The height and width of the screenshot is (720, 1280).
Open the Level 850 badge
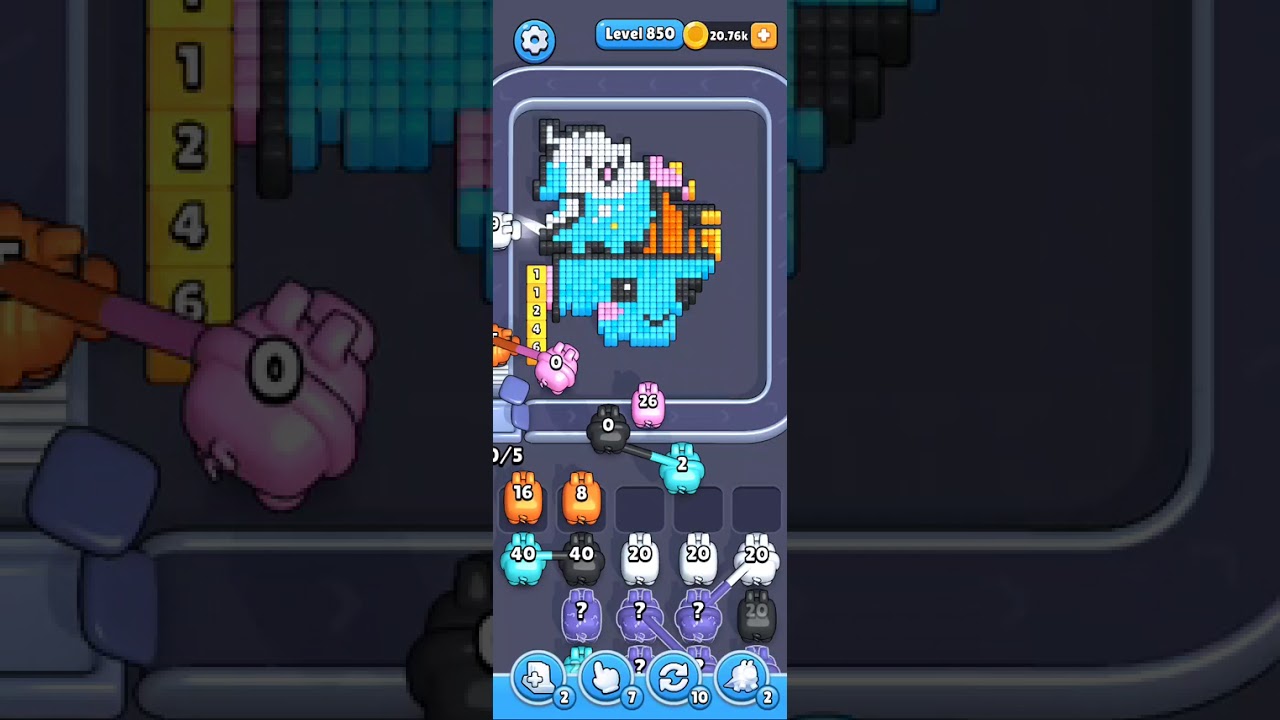639,33
